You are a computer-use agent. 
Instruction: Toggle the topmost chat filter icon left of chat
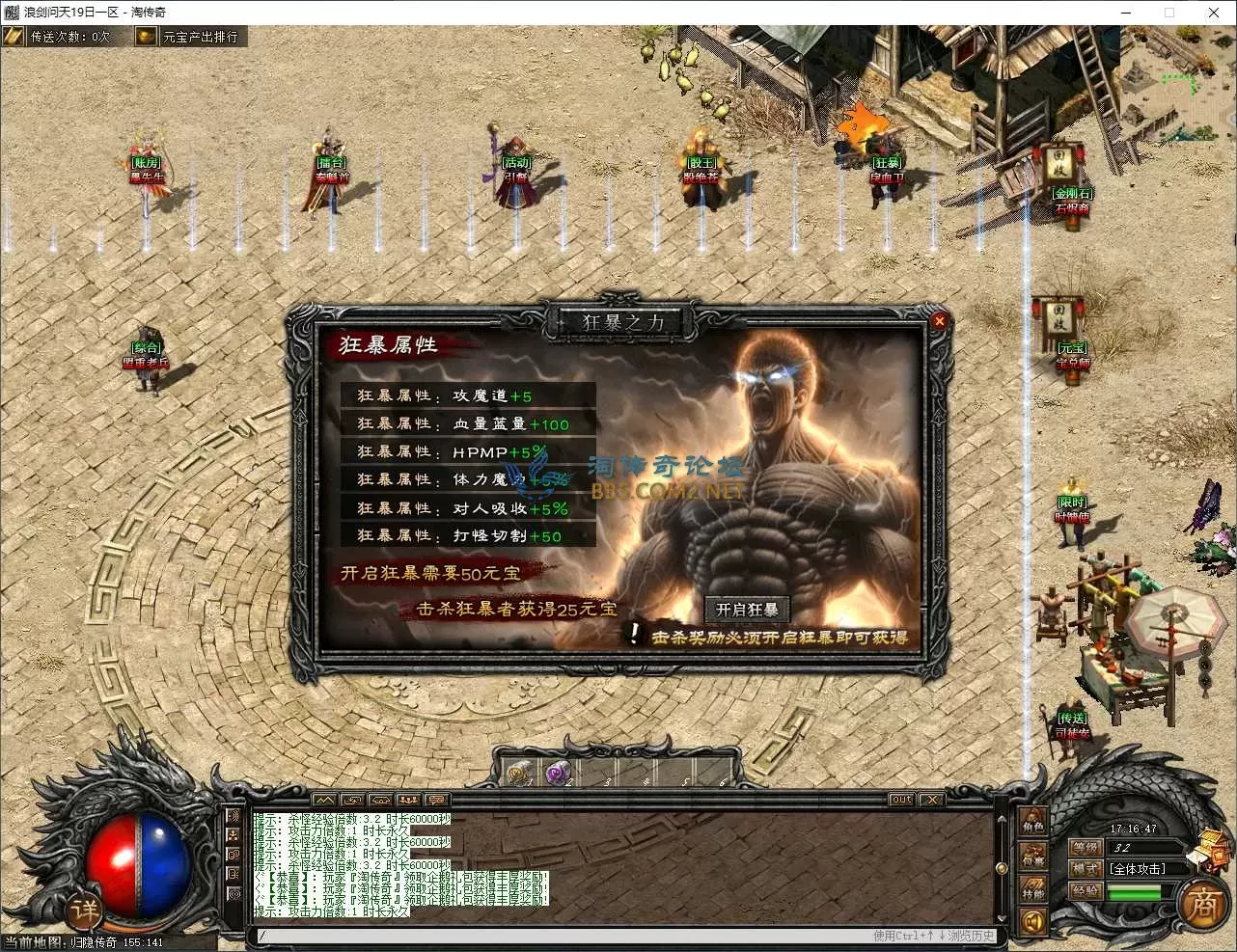tap(232, 816)
